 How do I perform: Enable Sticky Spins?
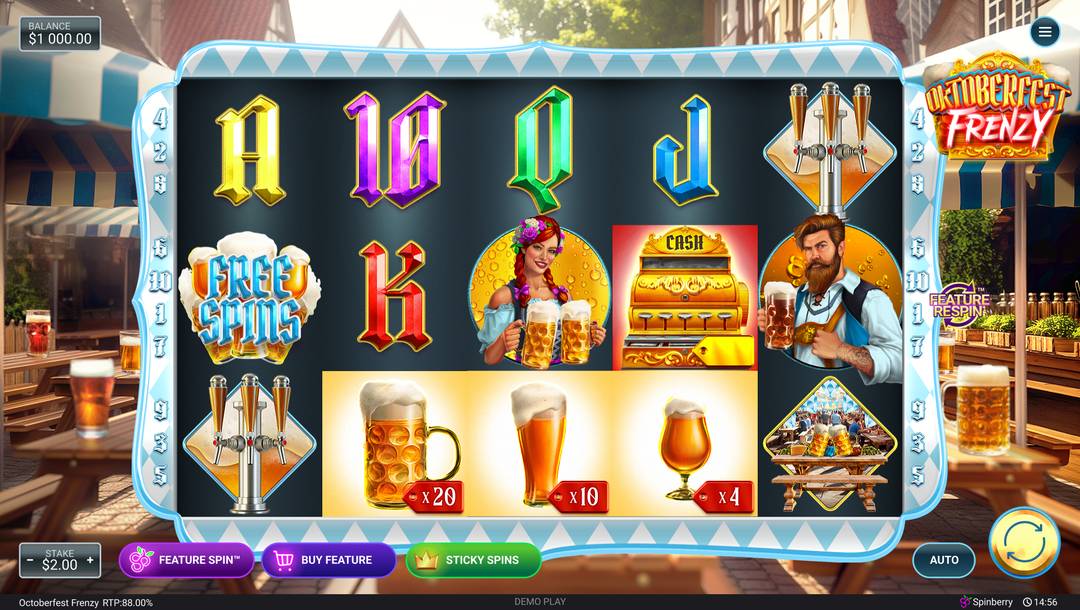[473, 560]
